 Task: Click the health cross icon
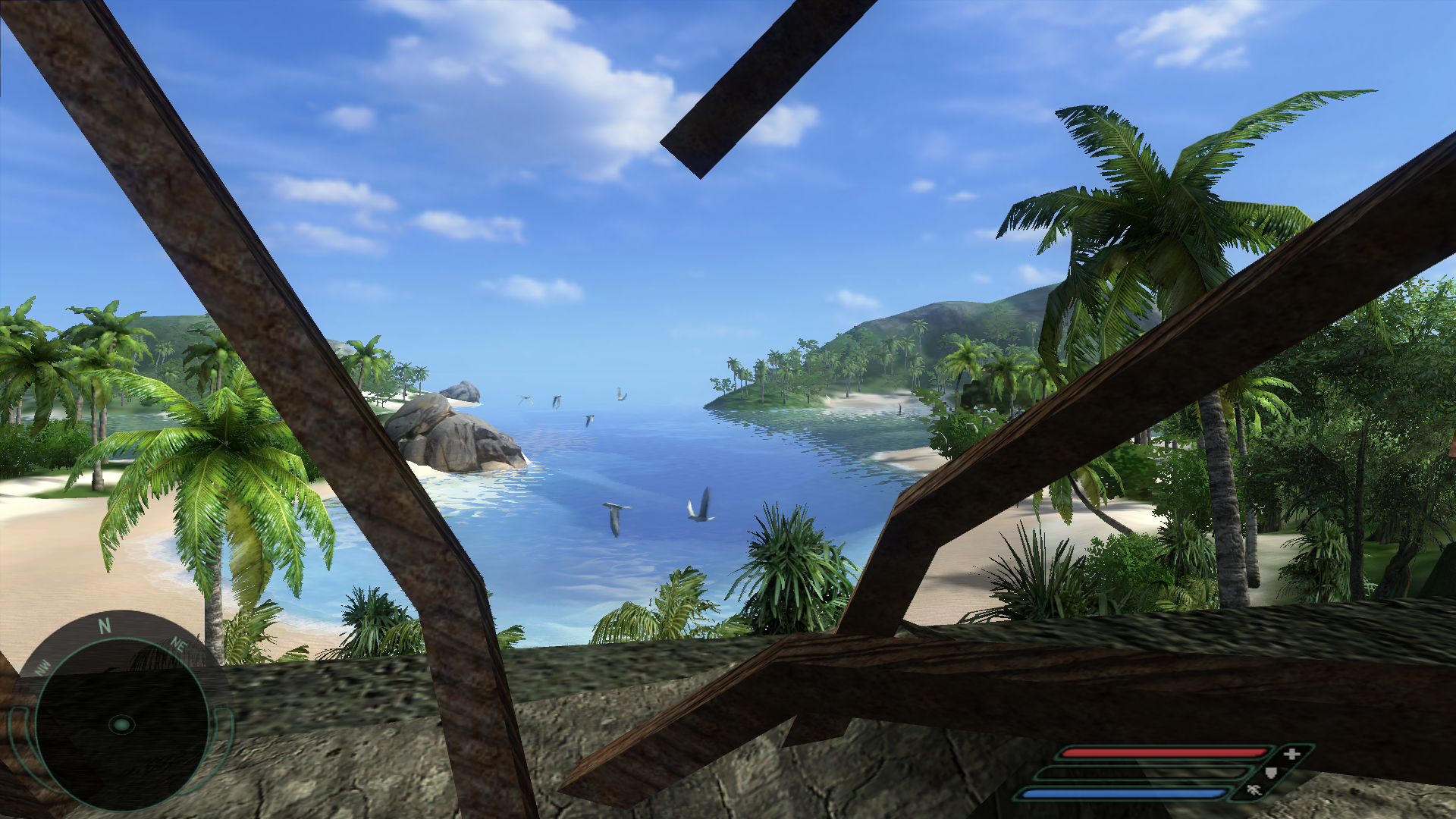coord(1291,753)
